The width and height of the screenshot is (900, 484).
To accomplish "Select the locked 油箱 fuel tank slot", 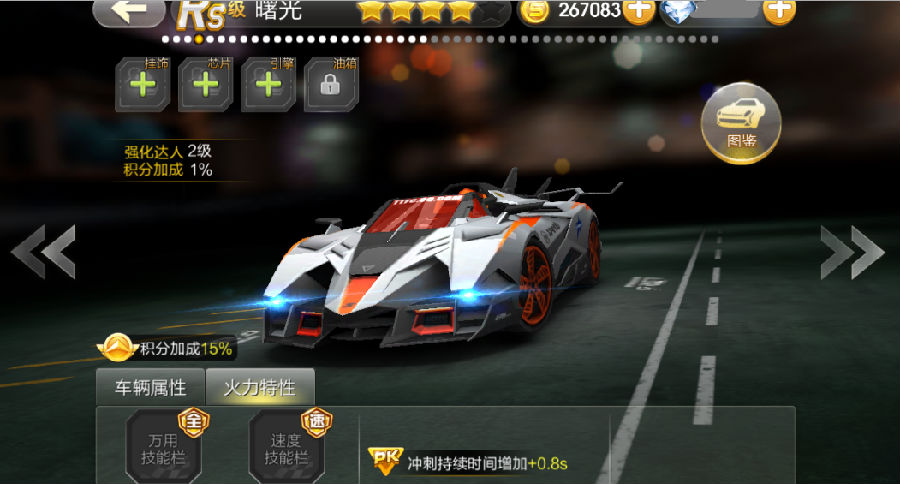I will [x=329, y=84].
